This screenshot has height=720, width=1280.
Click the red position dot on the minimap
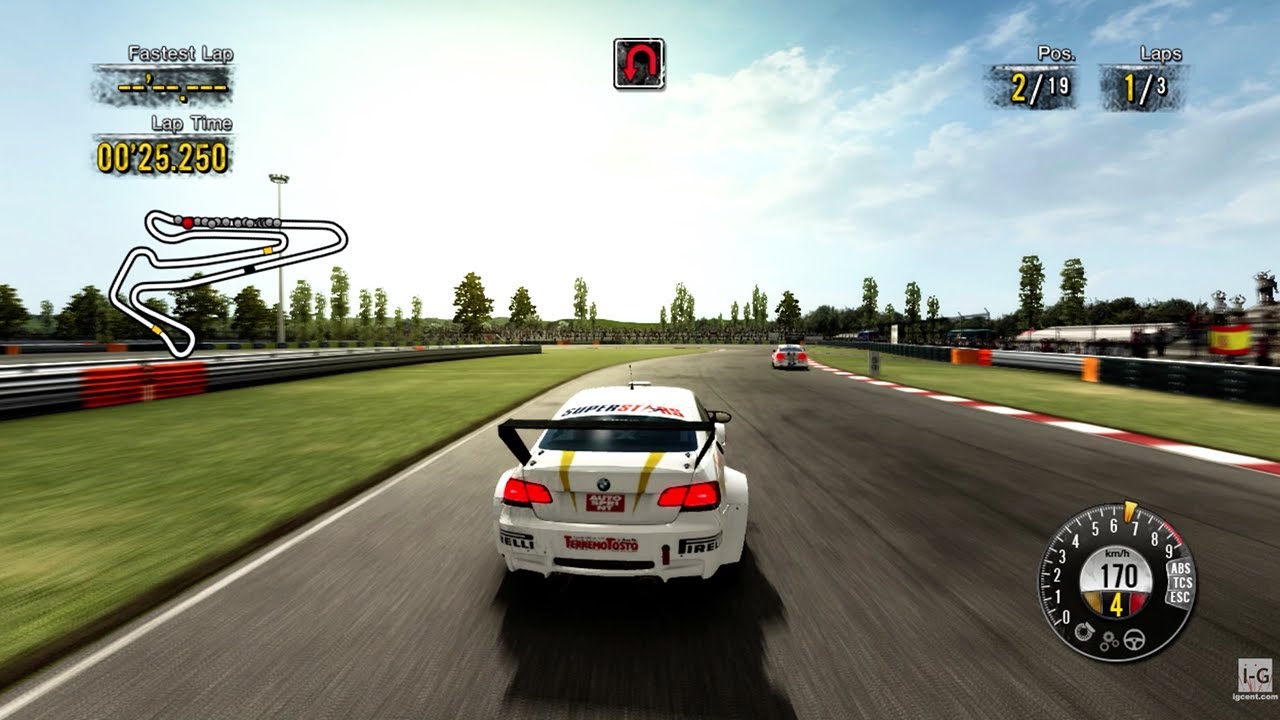(x=187, y=222)
